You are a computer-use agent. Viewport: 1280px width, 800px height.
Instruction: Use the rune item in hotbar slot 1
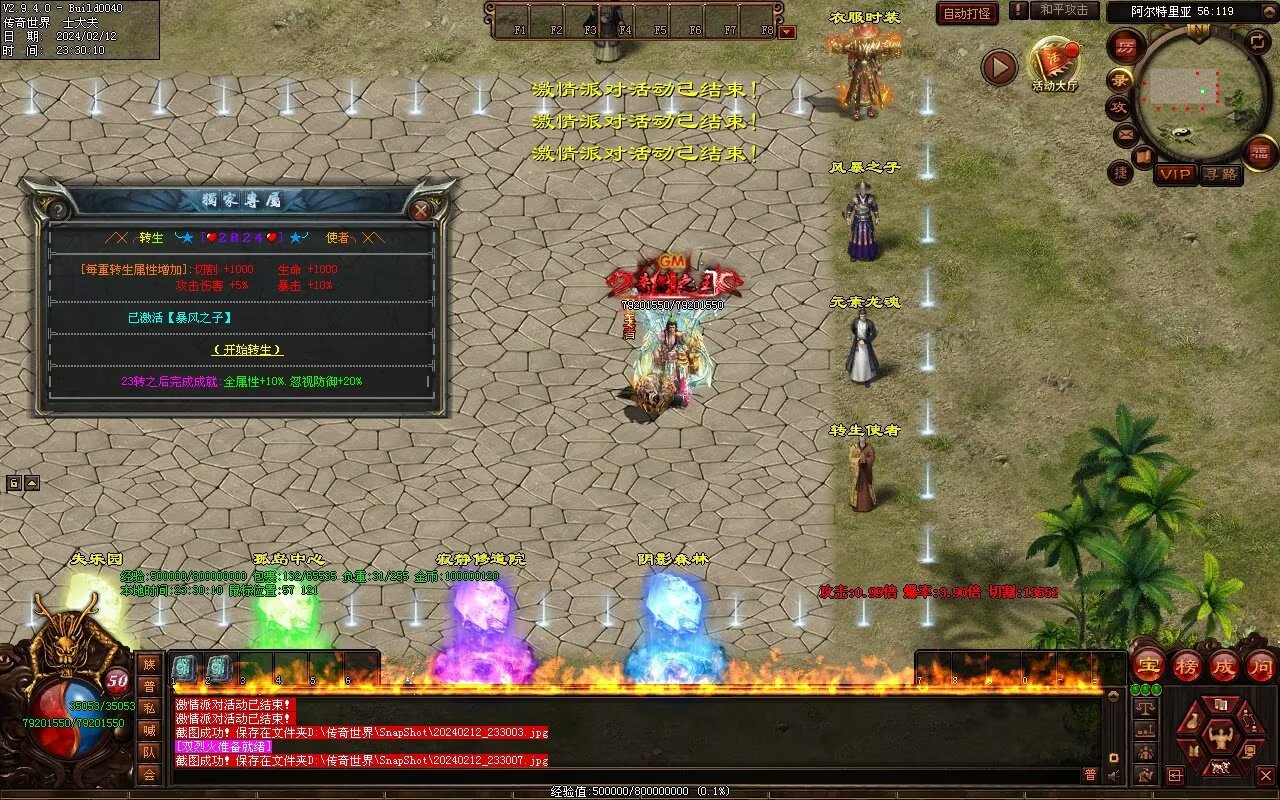pyautogui.click(x=184, y=668)
